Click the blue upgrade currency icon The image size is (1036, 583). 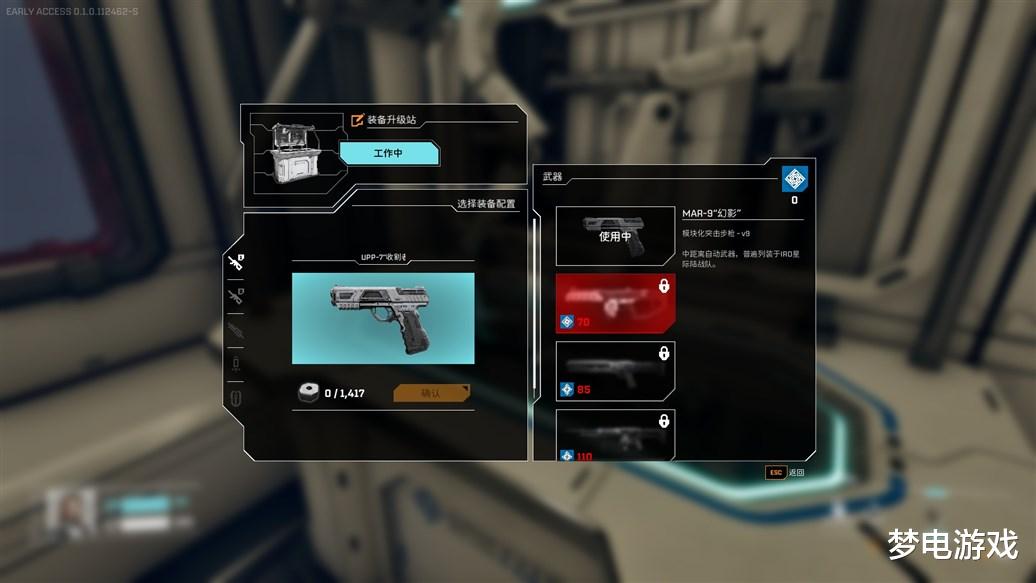pyautogui.click(x=794, y=180)
